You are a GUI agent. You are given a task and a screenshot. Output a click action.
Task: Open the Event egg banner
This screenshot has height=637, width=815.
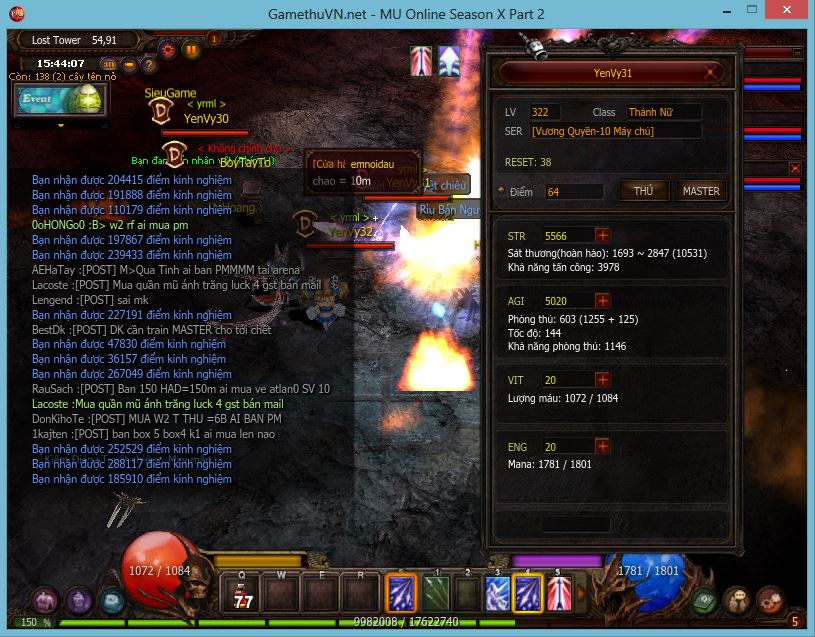pyautogui.click(x=60, y=100)
